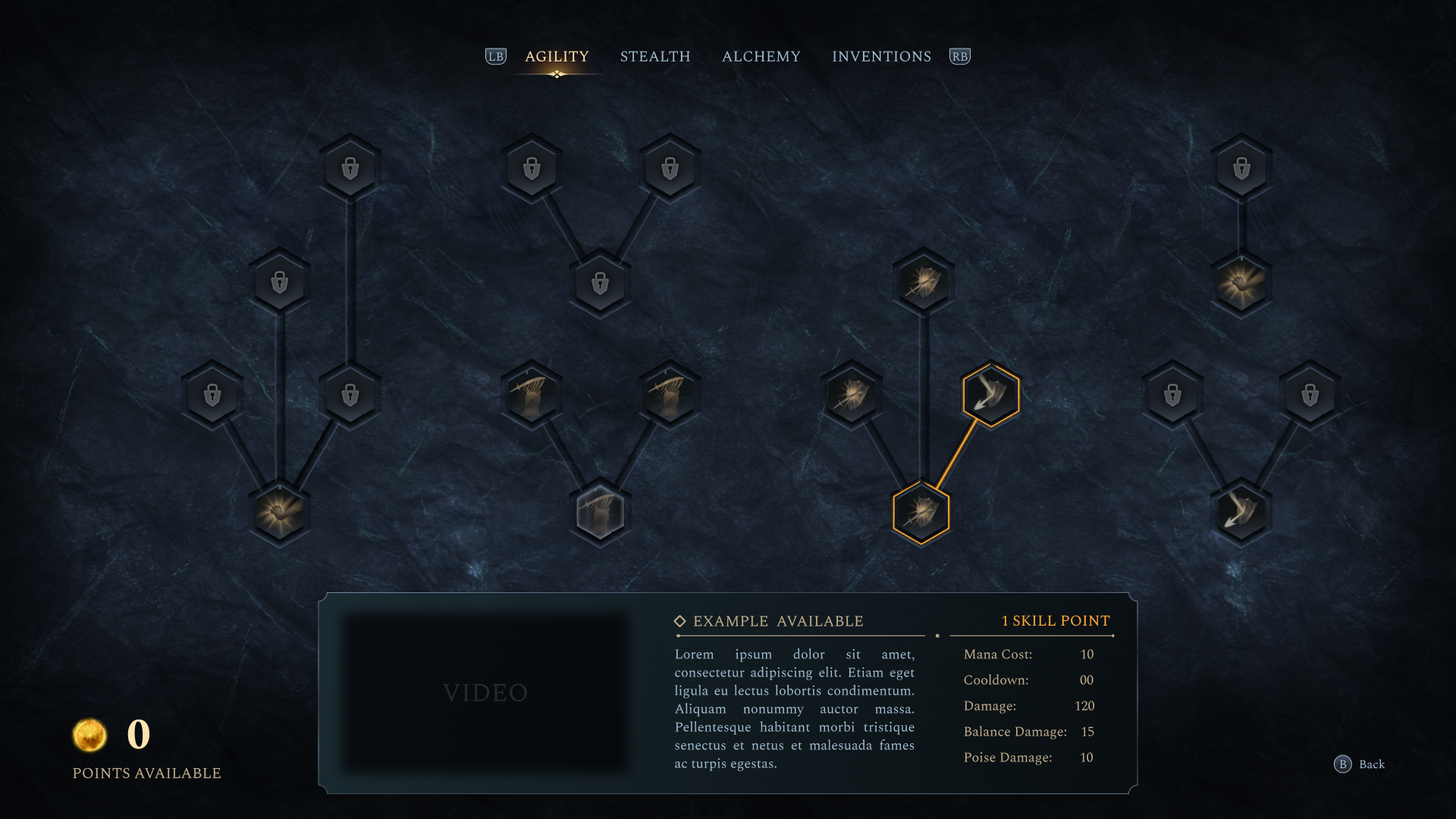Switch to the Agility tab
Viewport: 1456px width, 819px height.
[x=557, y=57]
